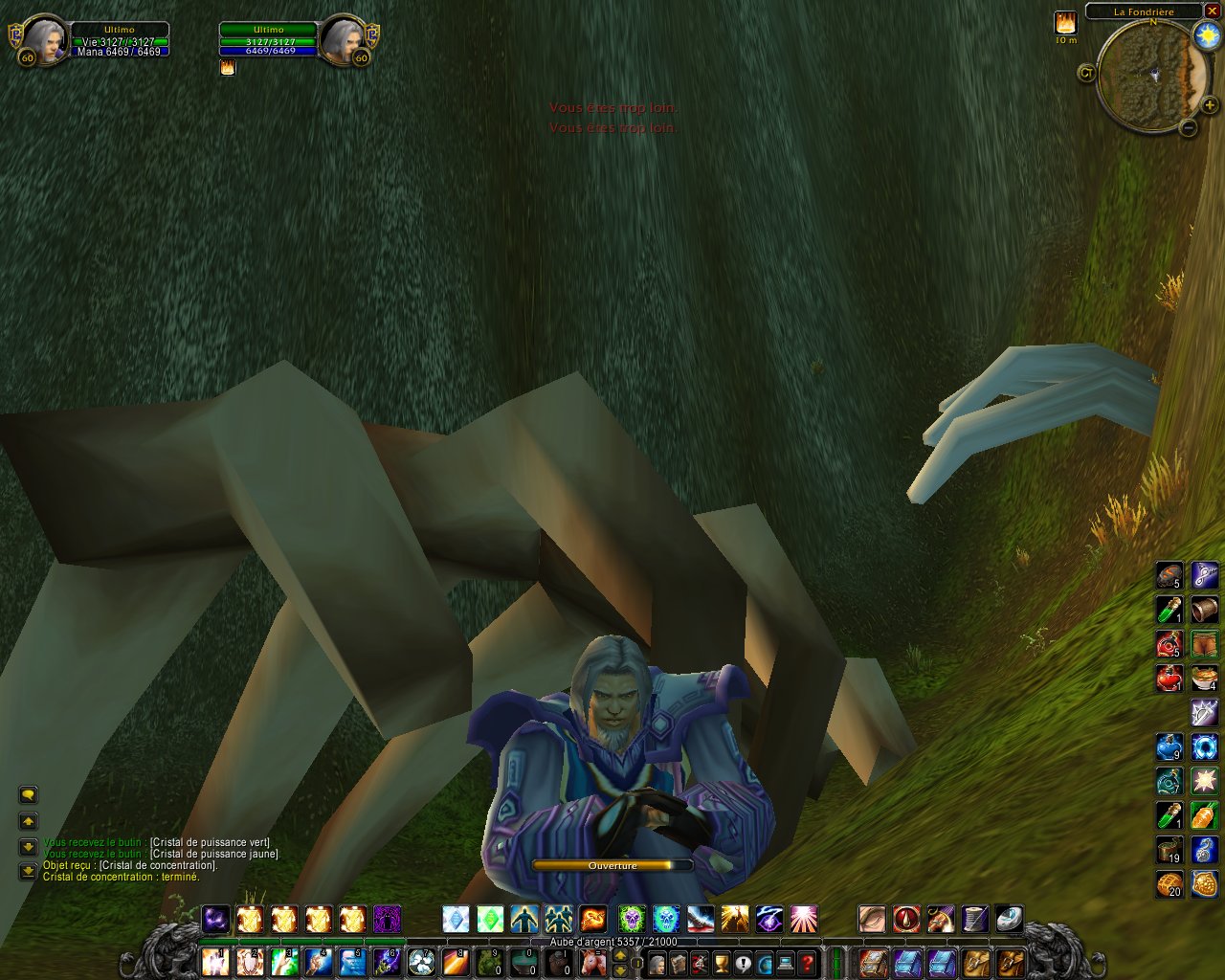This screenshot has width=1225, height=980.
Task: Use the green skull ability icon
Action: click(631, 920)
